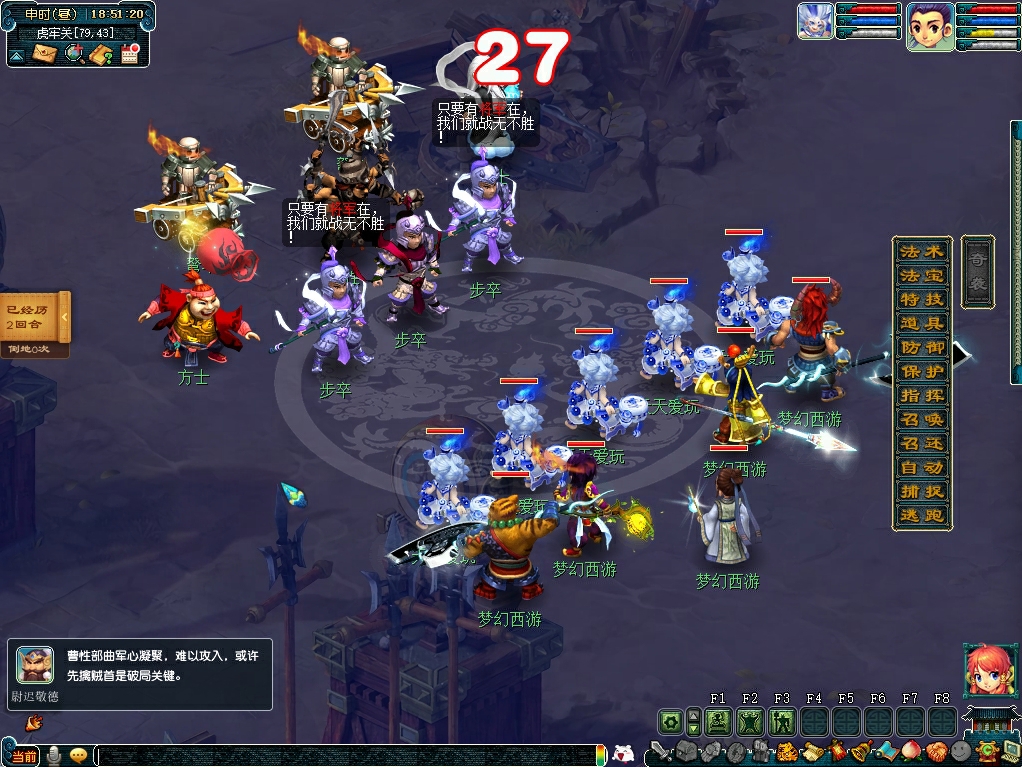Choose the 召唤 summon command
The width and height of the screenshot is (1022, 767).
pyautogui.click(x=921, y=419)
